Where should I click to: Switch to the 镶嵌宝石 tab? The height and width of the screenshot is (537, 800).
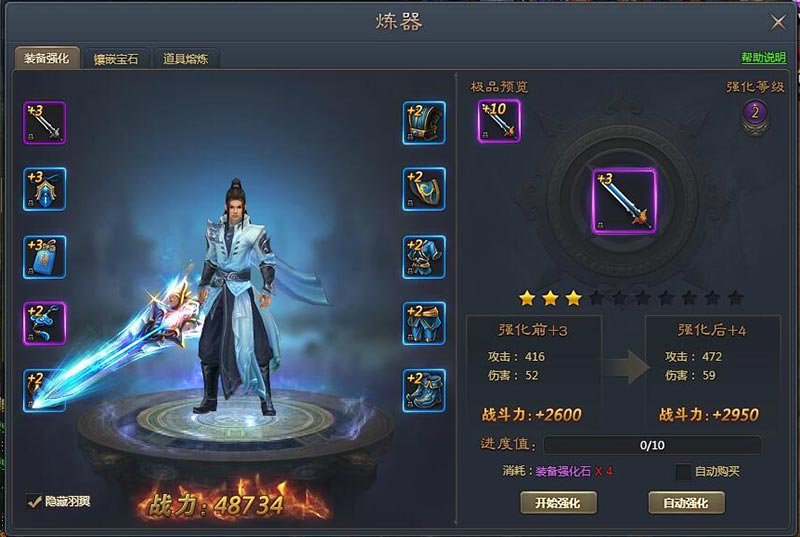point(116,59)
